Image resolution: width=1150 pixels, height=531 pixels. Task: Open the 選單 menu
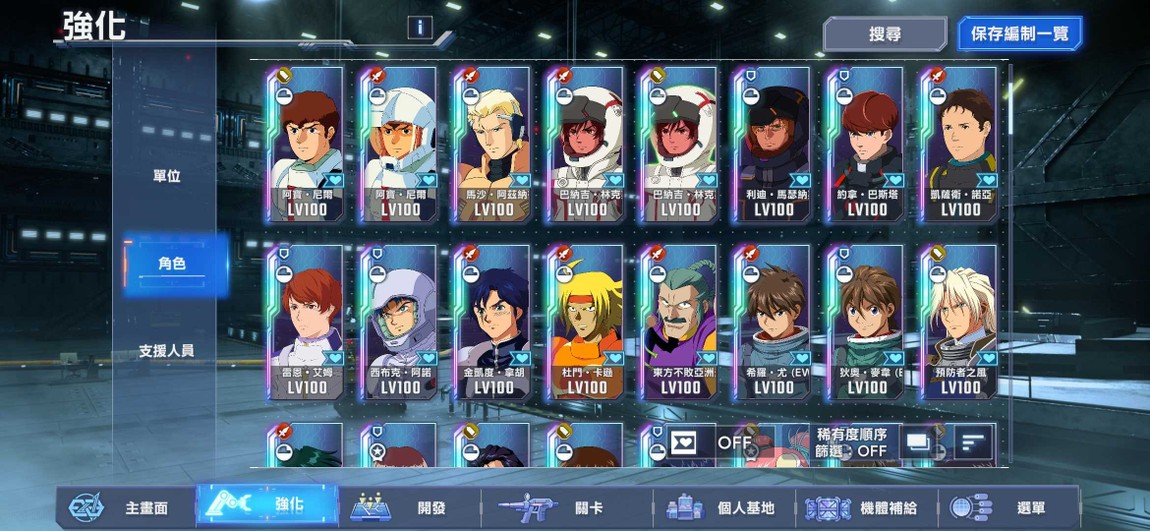tap(1010, 508)
